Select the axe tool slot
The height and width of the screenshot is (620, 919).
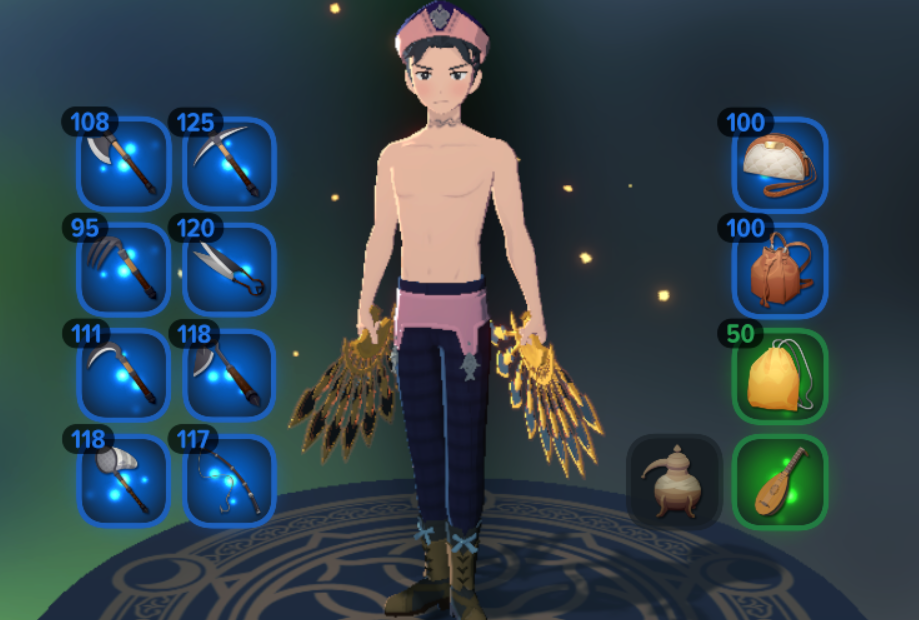[x=124, y=164]
